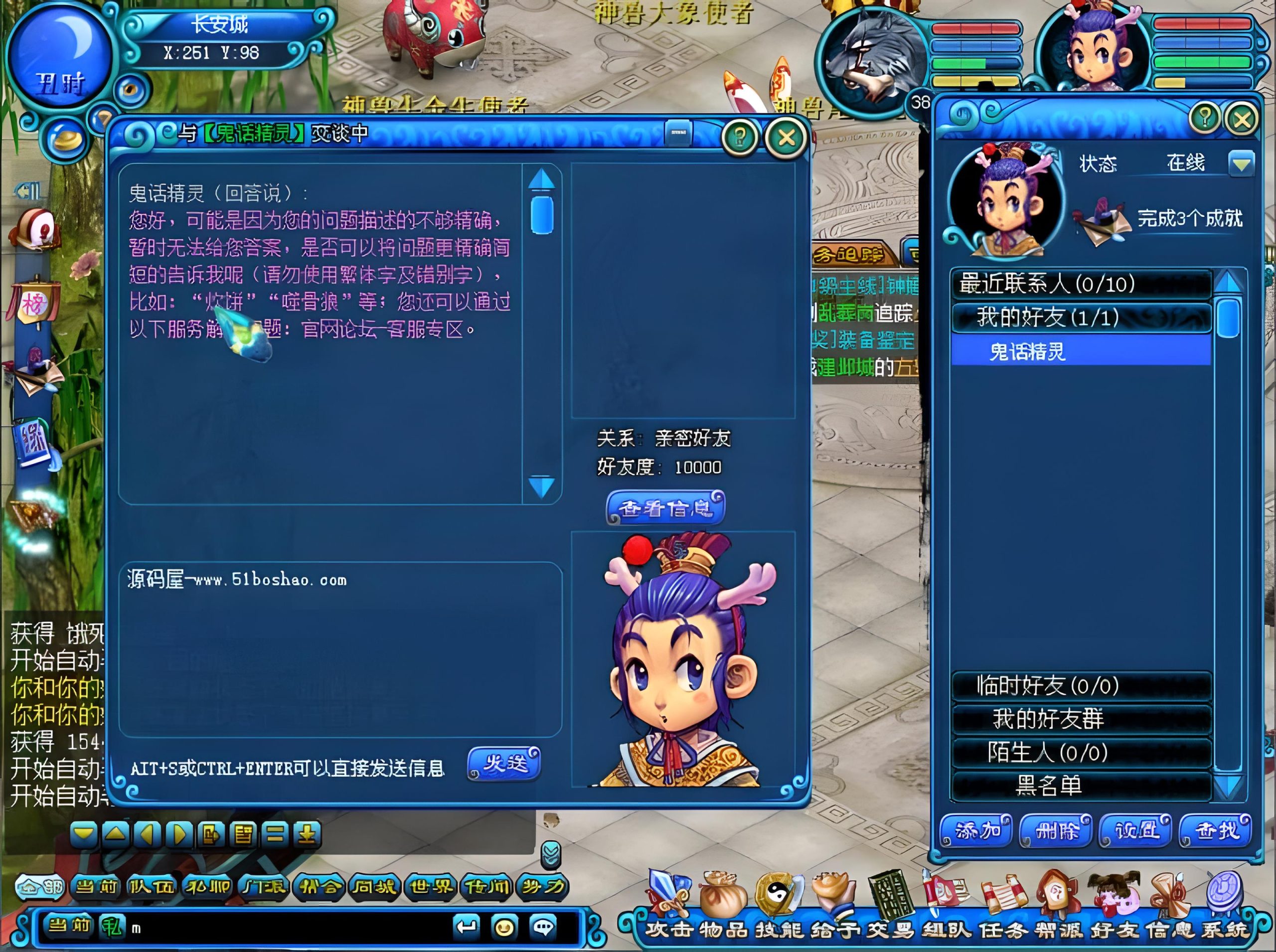Screen dimensions: 1276x952
Task: Open 查找 to search for players
Action: (1215, 831)
